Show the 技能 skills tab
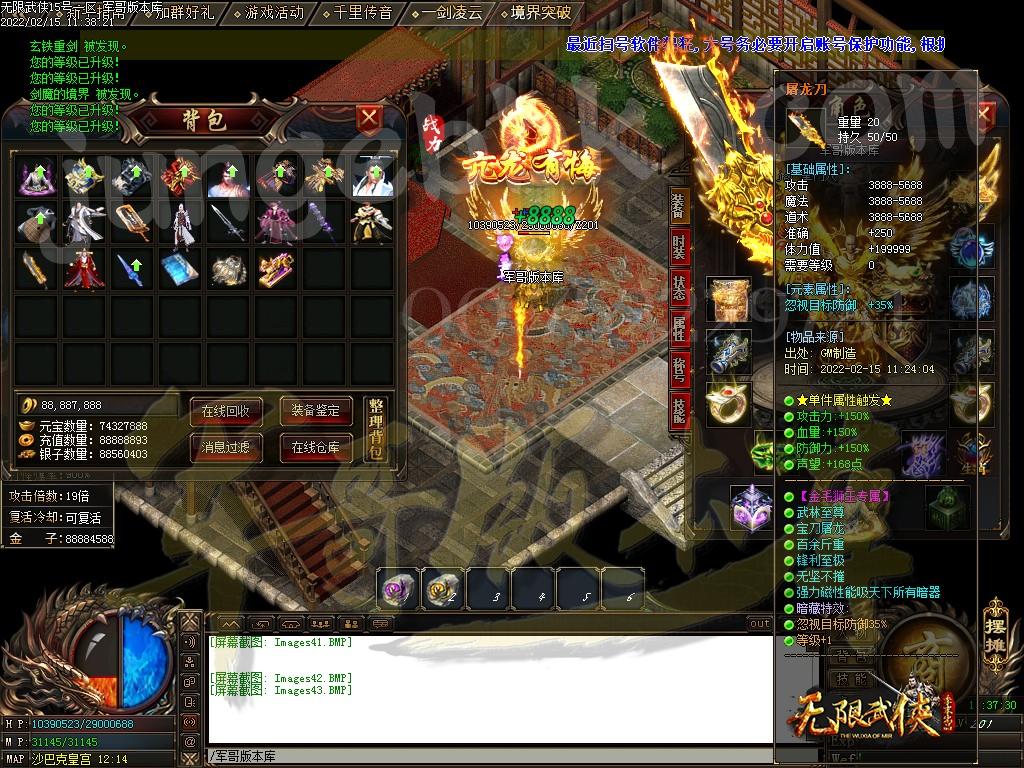Screen dimensions: 1024x768 (678, 410)
